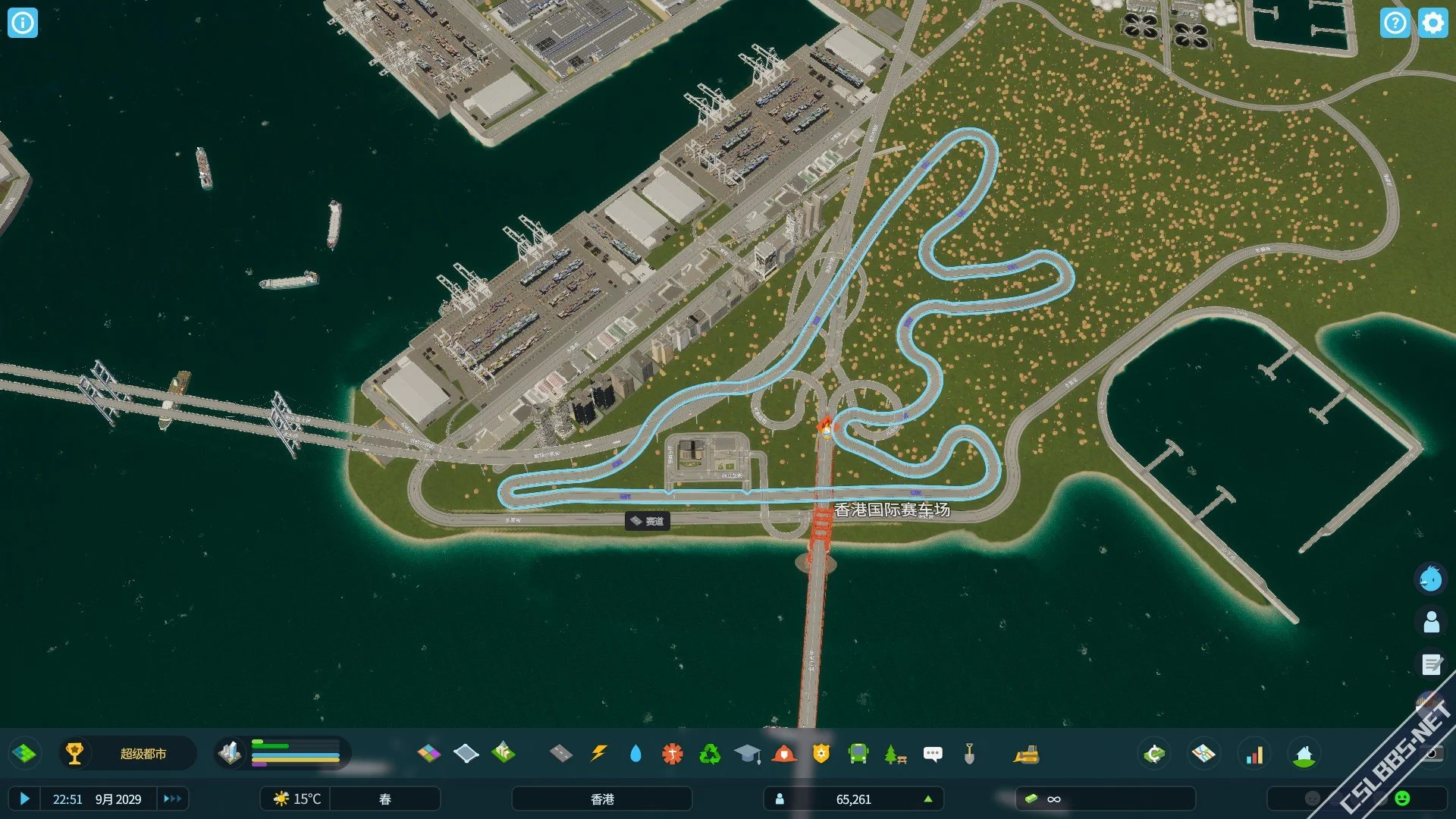The image size is (1456, 819).
Task: Open the city statistics bar chart
Action: [x=1255, y=754]
